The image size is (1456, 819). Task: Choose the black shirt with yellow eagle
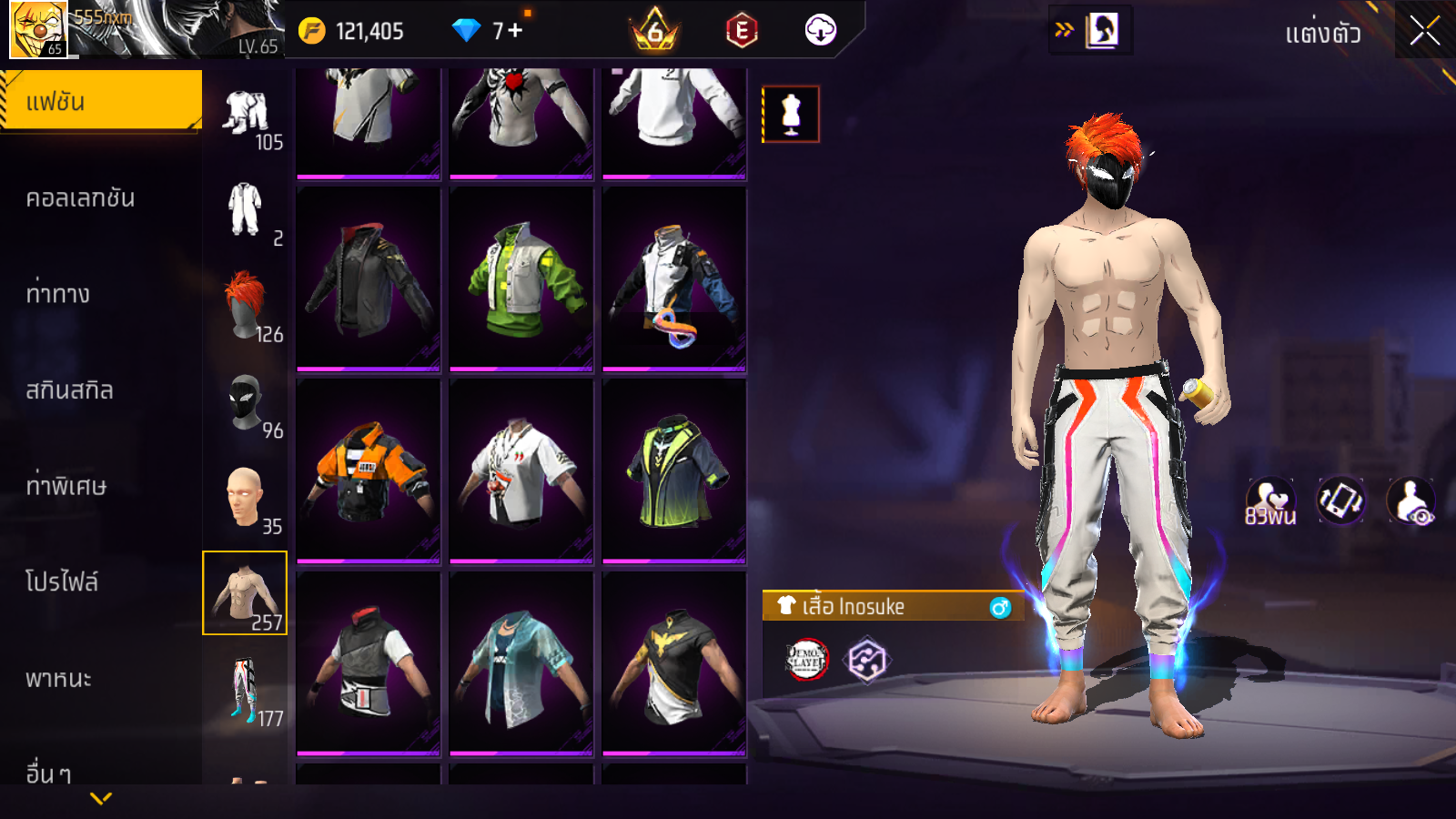(x=674, y=663)
